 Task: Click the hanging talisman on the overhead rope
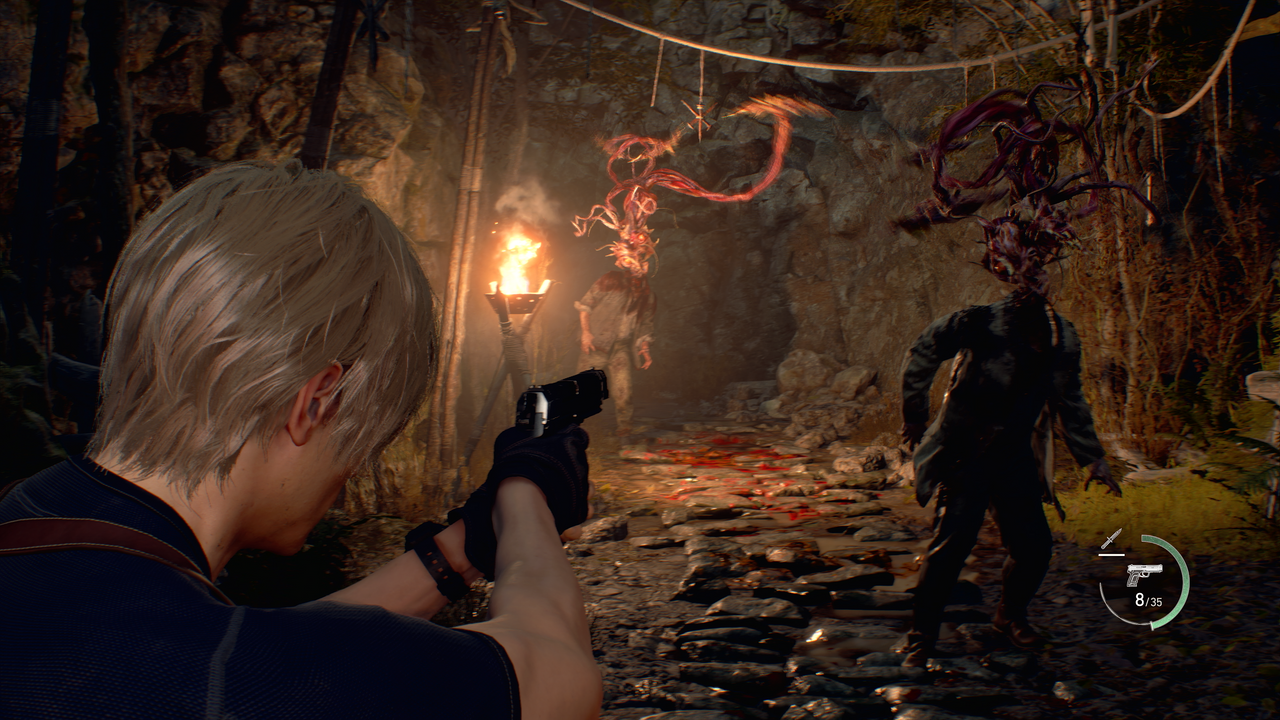(x=700, y=110)
